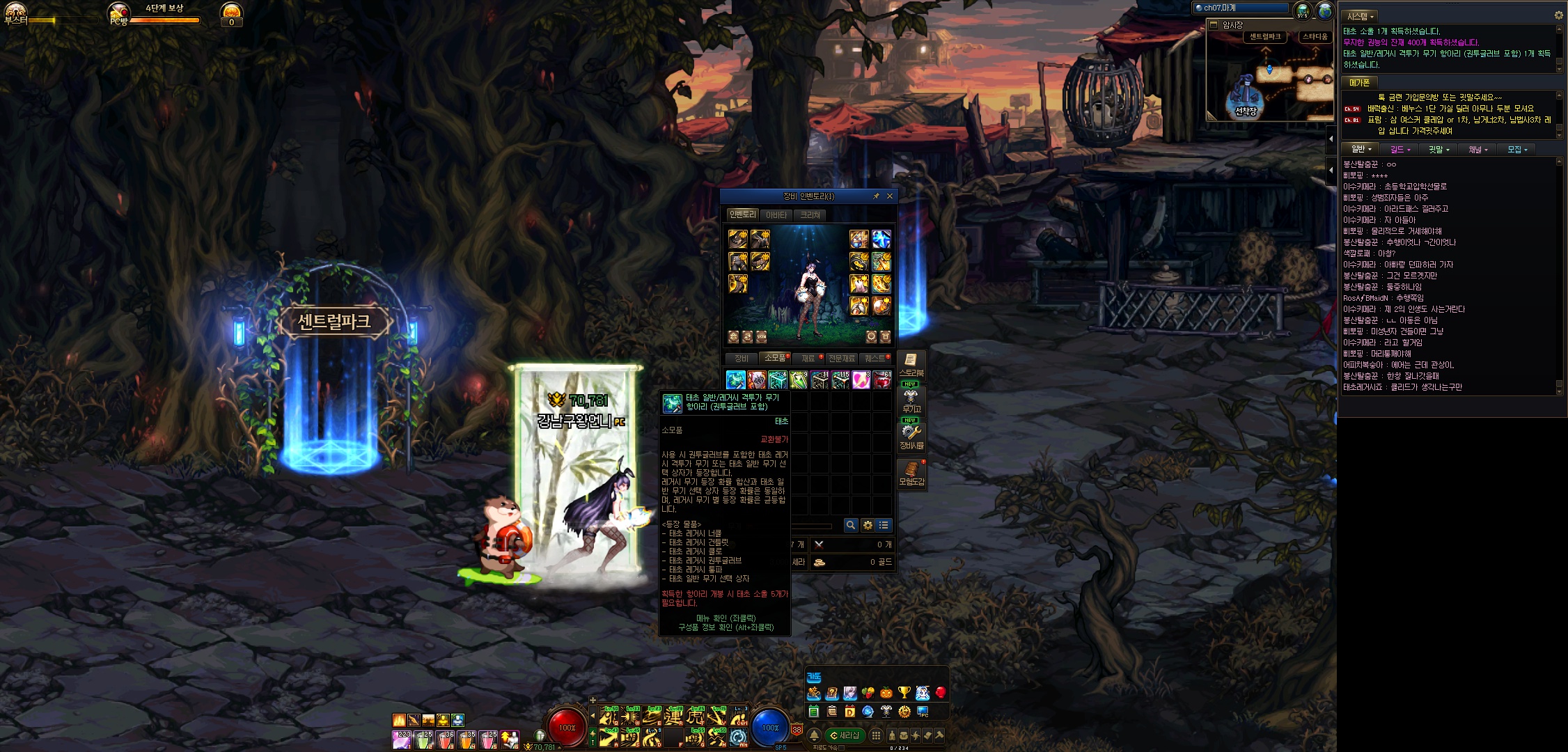
Task: Select the 재료 (Materials) inventory tab
Action: pyautogui.click(x=808, y=359)
